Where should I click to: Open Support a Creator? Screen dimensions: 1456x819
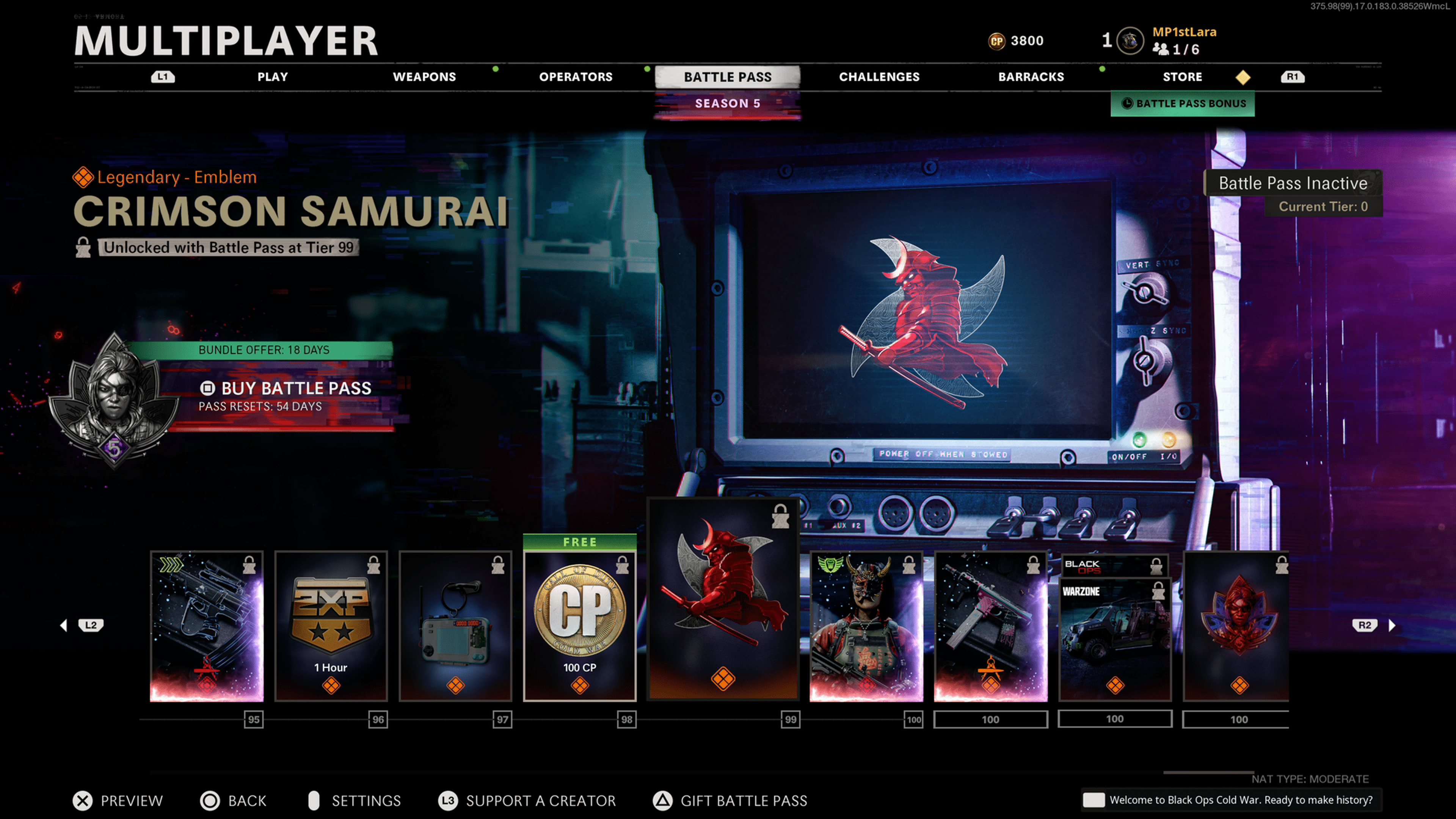coord(527,800)
